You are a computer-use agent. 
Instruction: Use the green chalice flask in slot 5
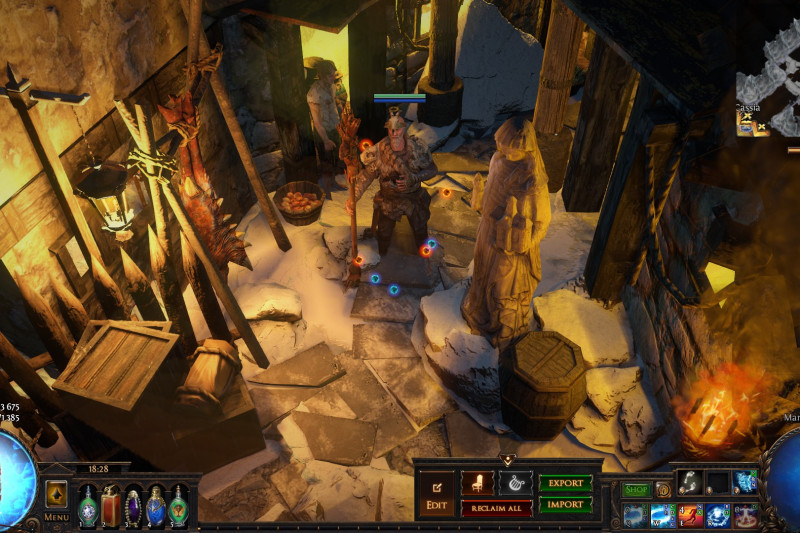(x=178, y=503)
